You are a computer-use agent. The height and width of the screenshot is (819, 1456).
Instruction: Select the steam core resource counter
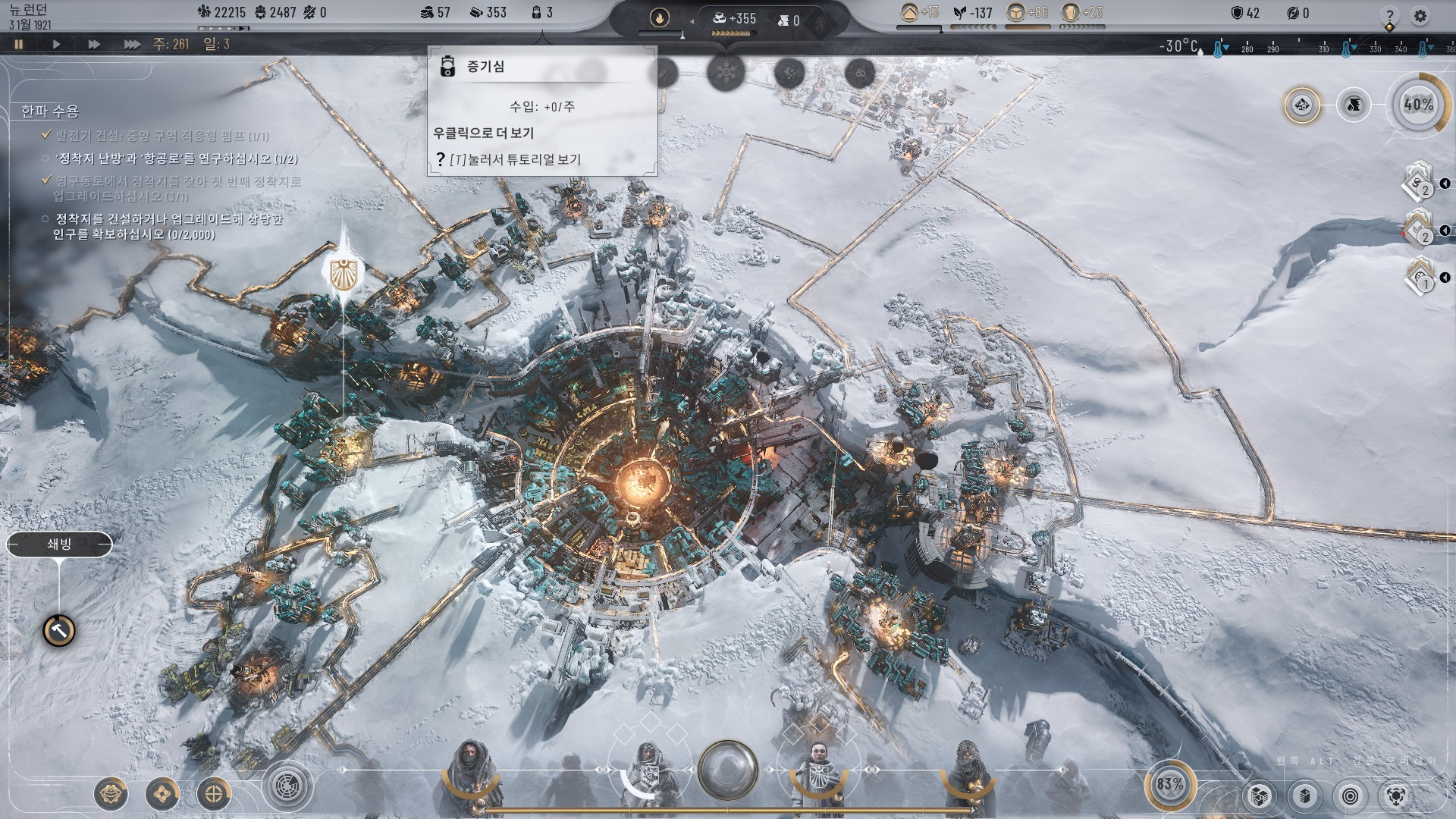[x=542, y=12]
